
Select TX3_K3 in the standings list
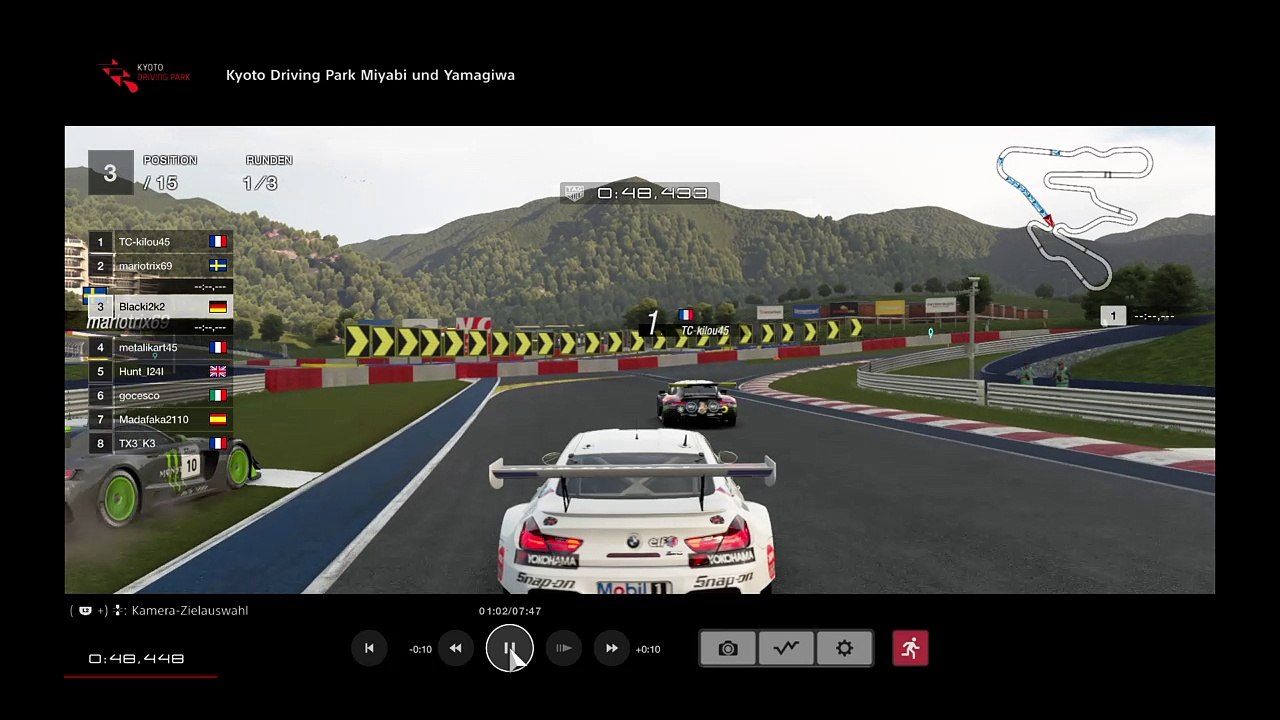160,444
